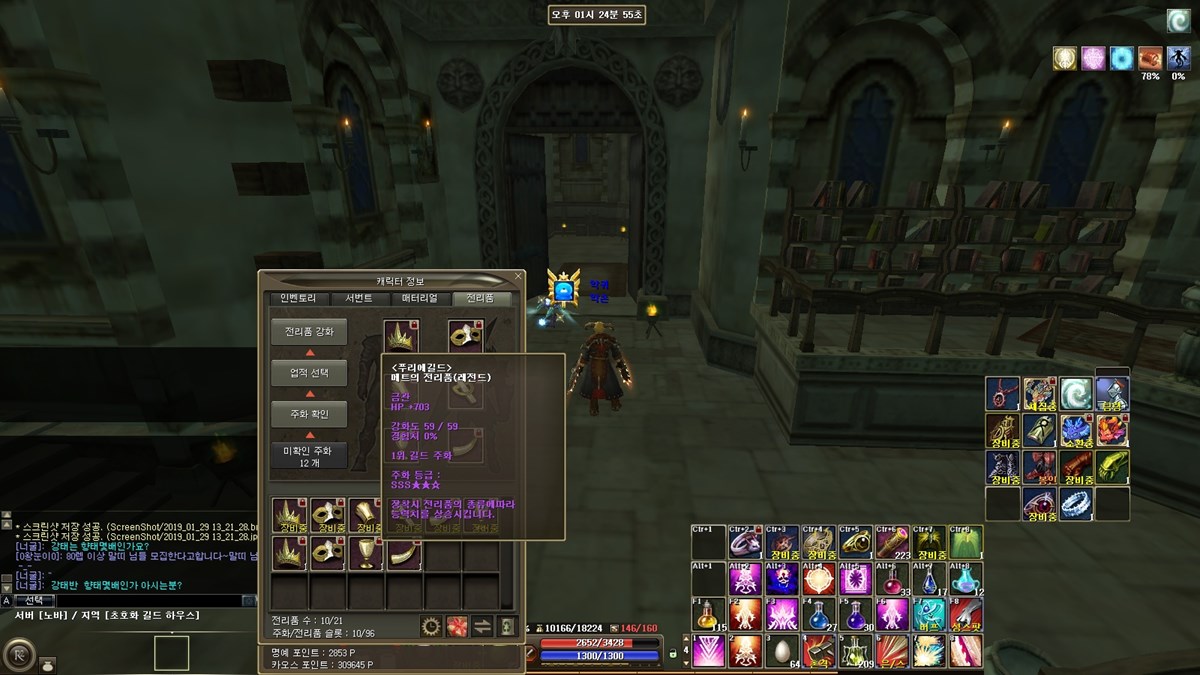Close the character info window
This screenshot has height=675, width=1200.
coord(518,278)
